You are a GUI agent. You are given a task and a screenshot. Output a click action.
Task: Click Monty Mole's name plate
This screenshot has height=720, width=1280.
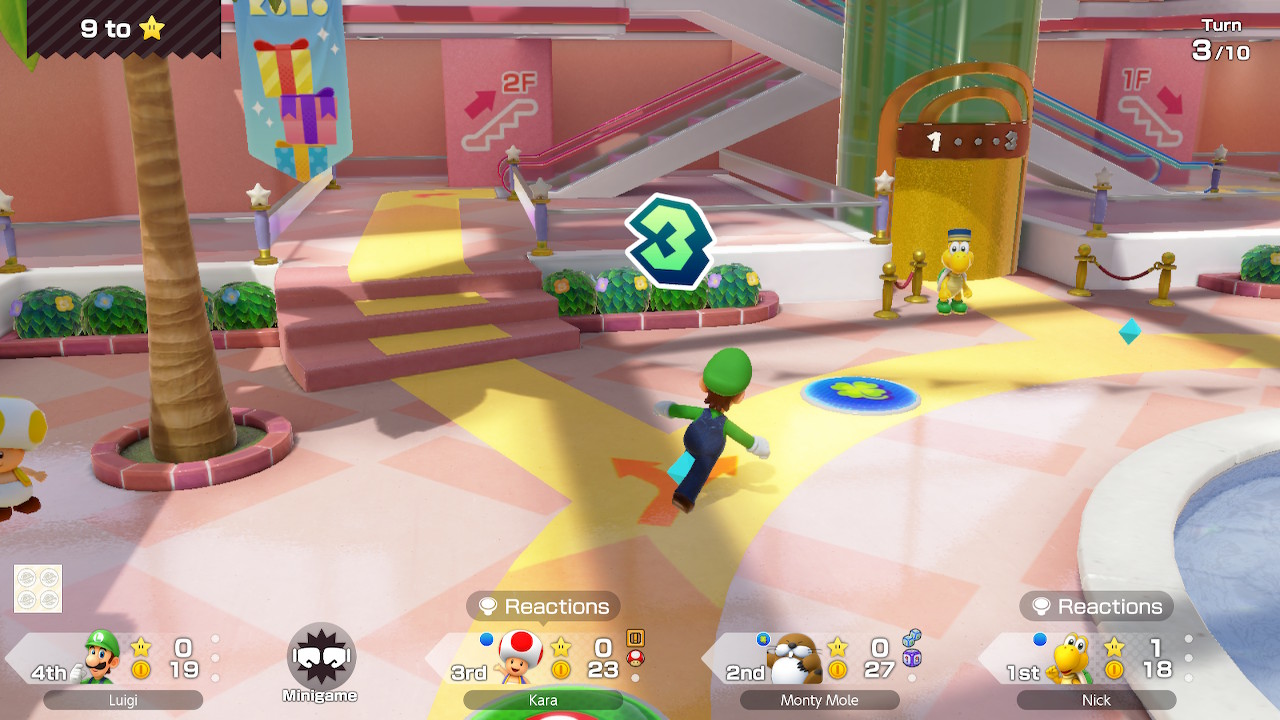[820, 700]
